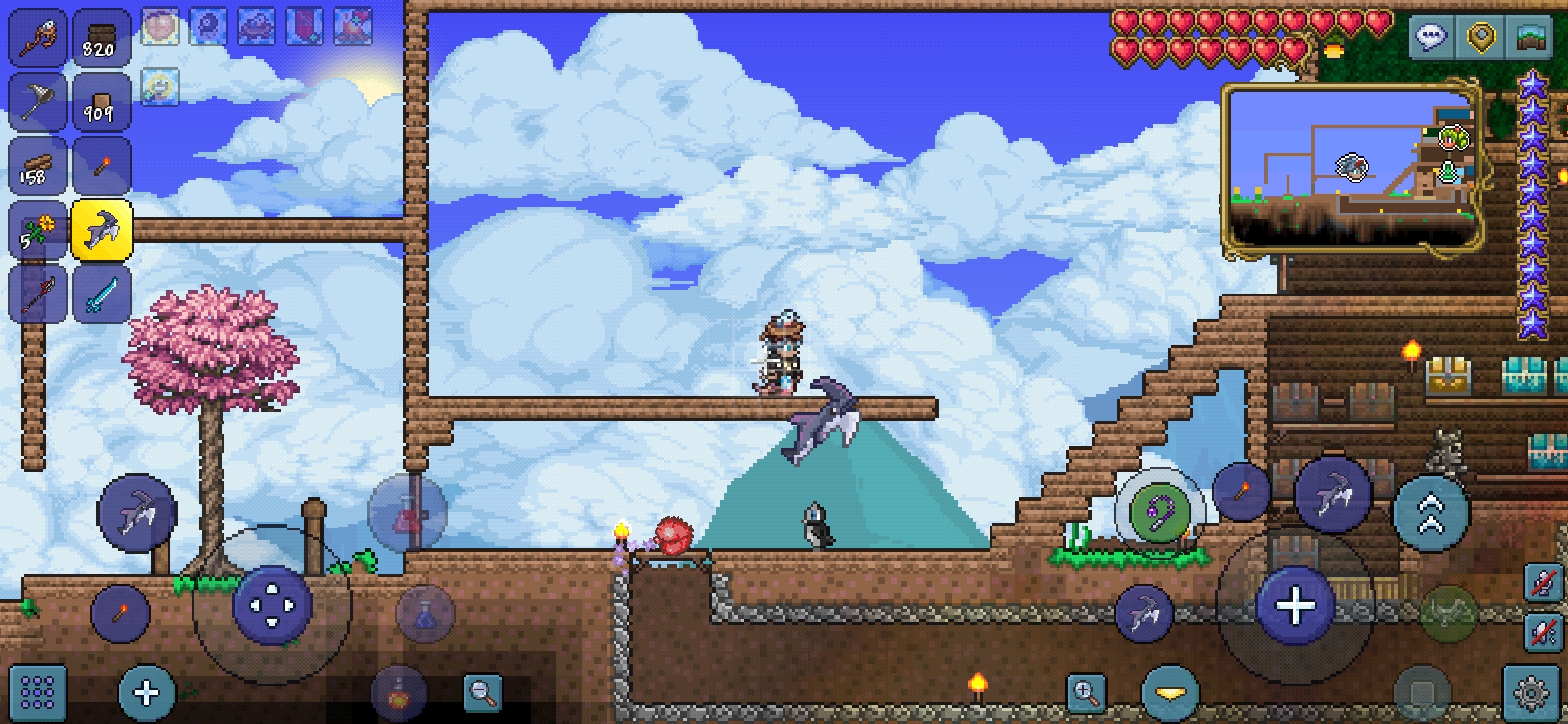
Task: Tap the yellow map pin button
Action: coord(1481,38)
